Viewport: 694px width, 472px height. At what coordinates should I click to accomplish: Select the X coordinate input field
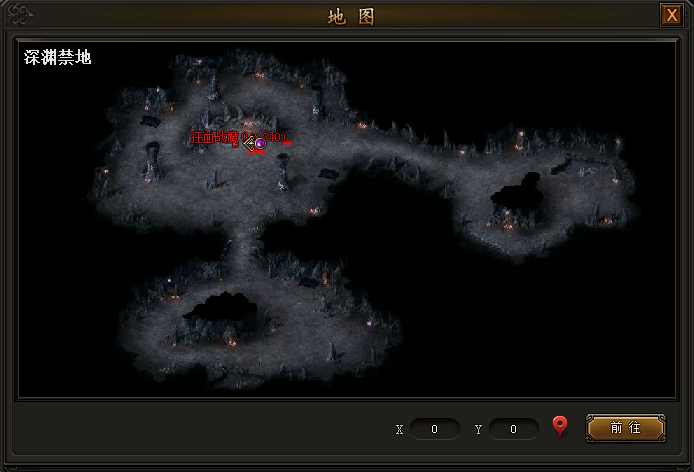(435, 429)
